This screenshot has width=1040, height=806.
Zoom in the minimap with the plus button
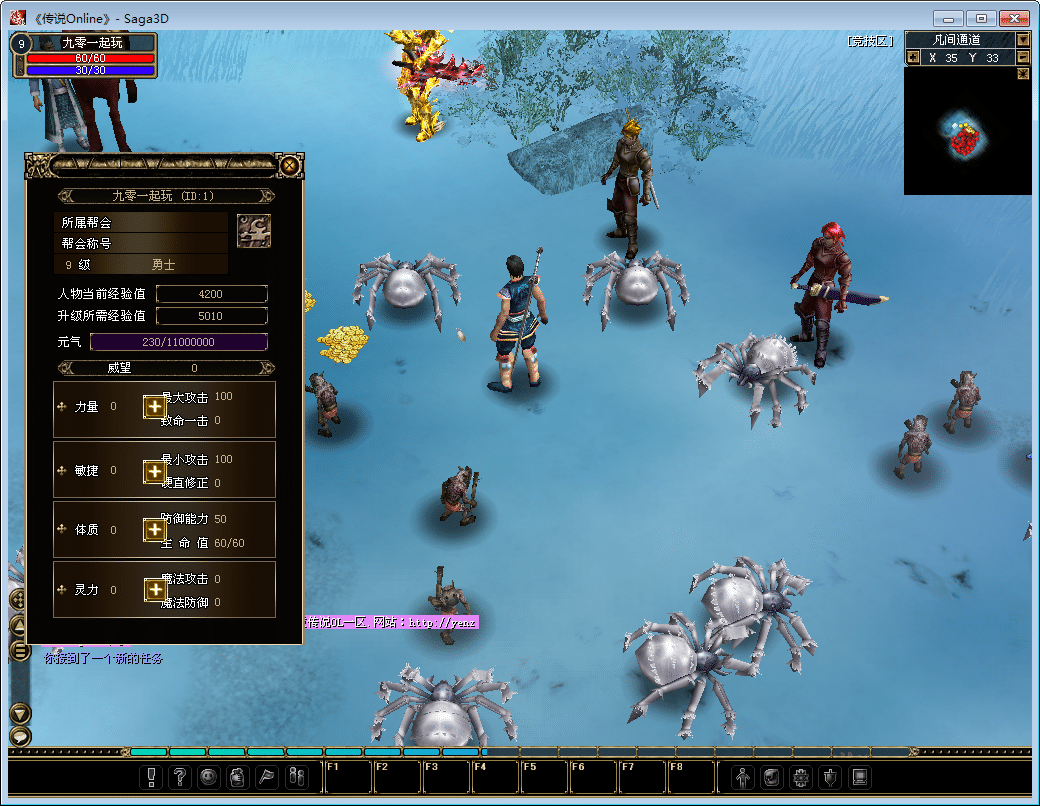coord(912,58)
